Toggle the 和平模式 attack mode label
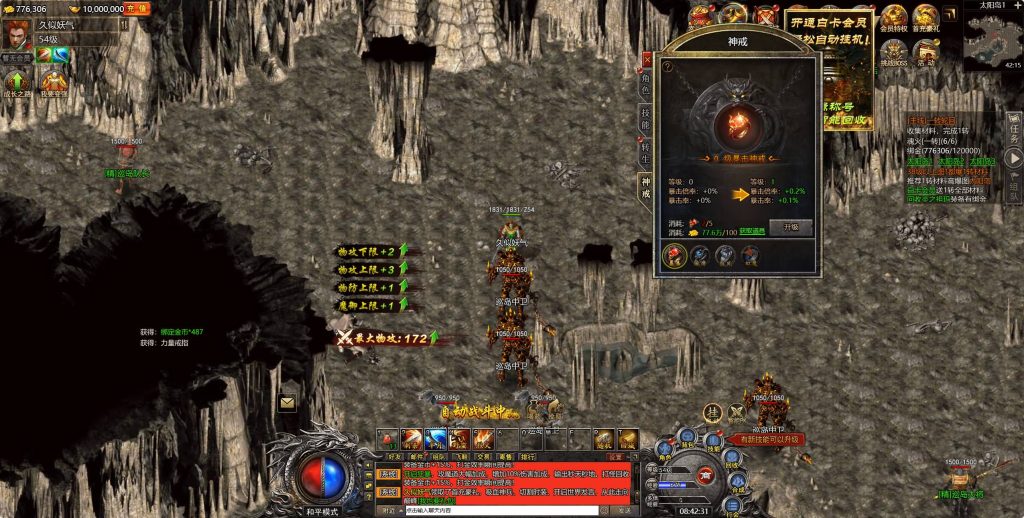Screen dimensions: 1024x518 tap(321, 511)
